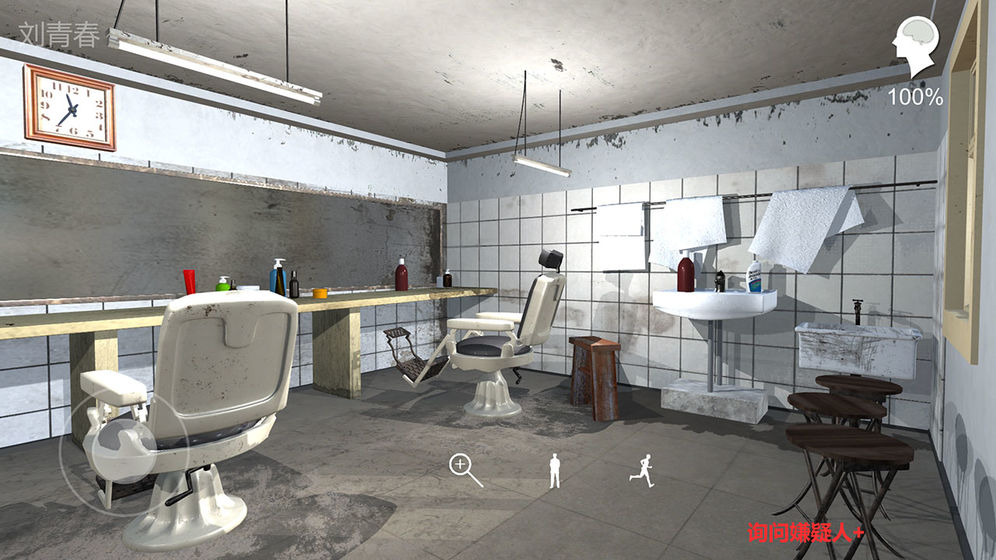Switch to the running figure mode
The height and width of the screenshot is (560, 996).
(x=642, y=470)
